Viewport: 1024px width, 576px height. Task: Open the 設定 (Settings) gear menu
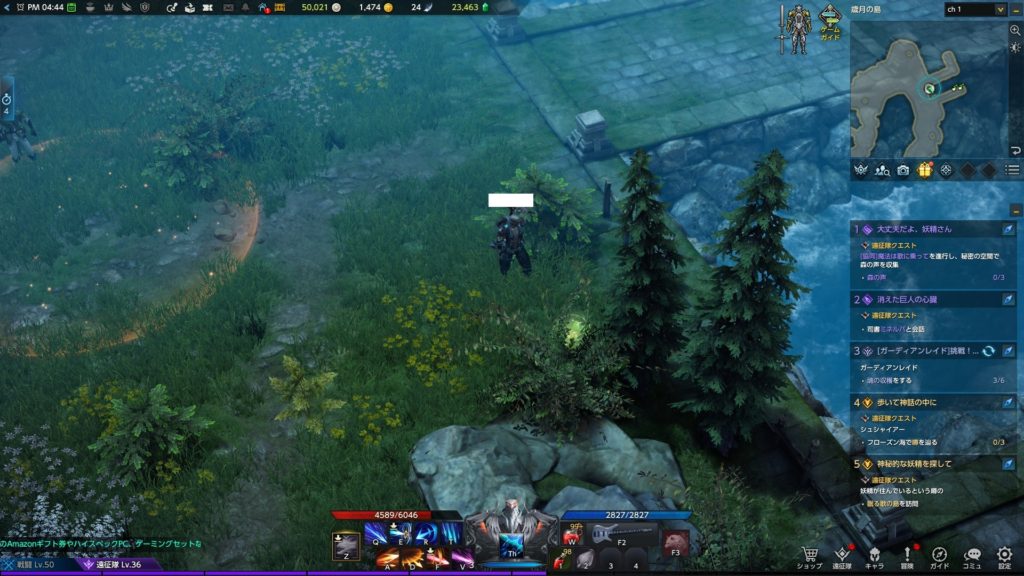pos(1005,555)
